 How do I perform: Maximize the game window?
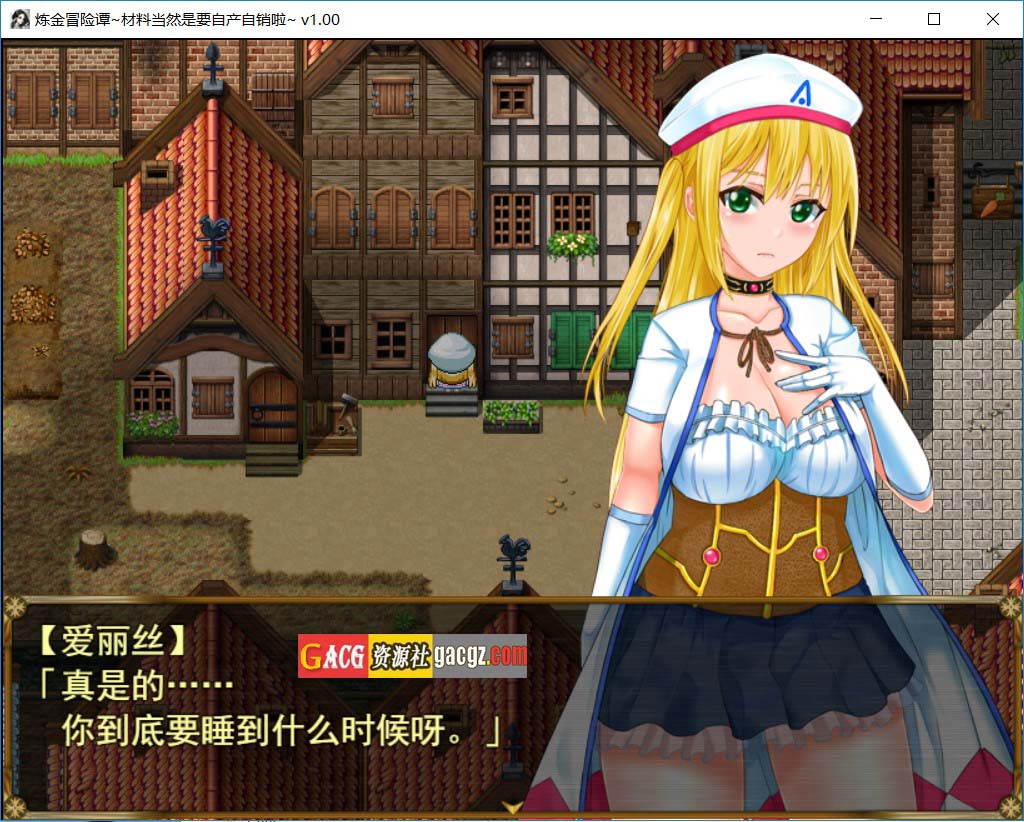pyautogui.click(x=934, y=19)
